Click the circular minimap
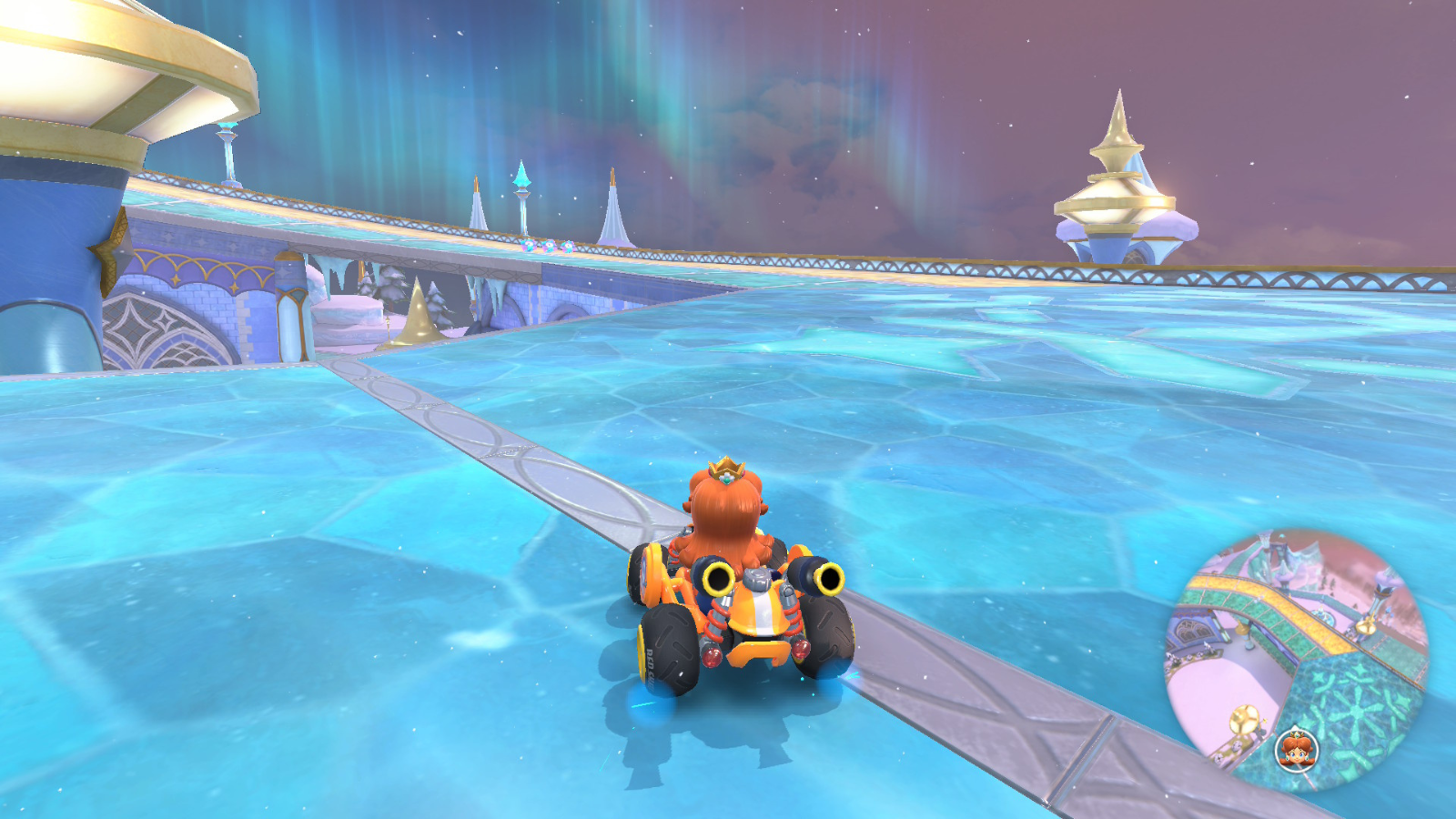Screen dimensions: 1456x819 [x=1297, y=660]
